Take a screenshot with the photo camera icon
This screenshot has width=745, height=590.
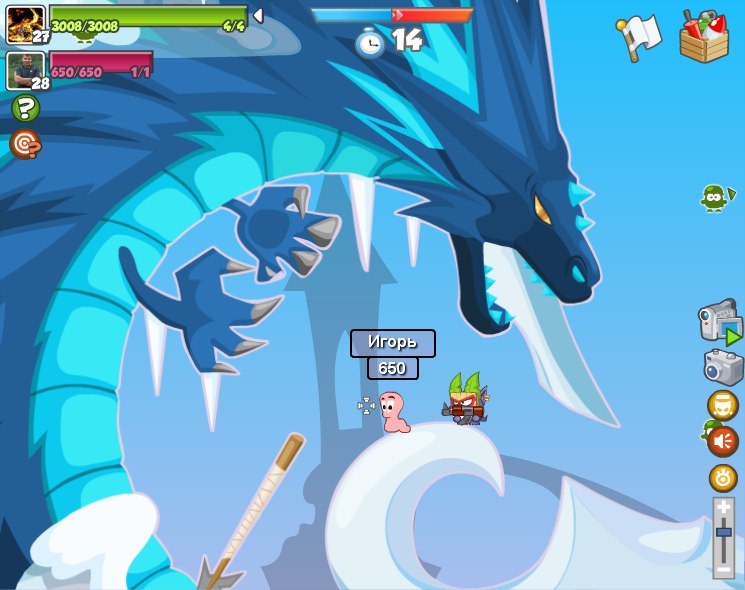[x=722, y=367]
